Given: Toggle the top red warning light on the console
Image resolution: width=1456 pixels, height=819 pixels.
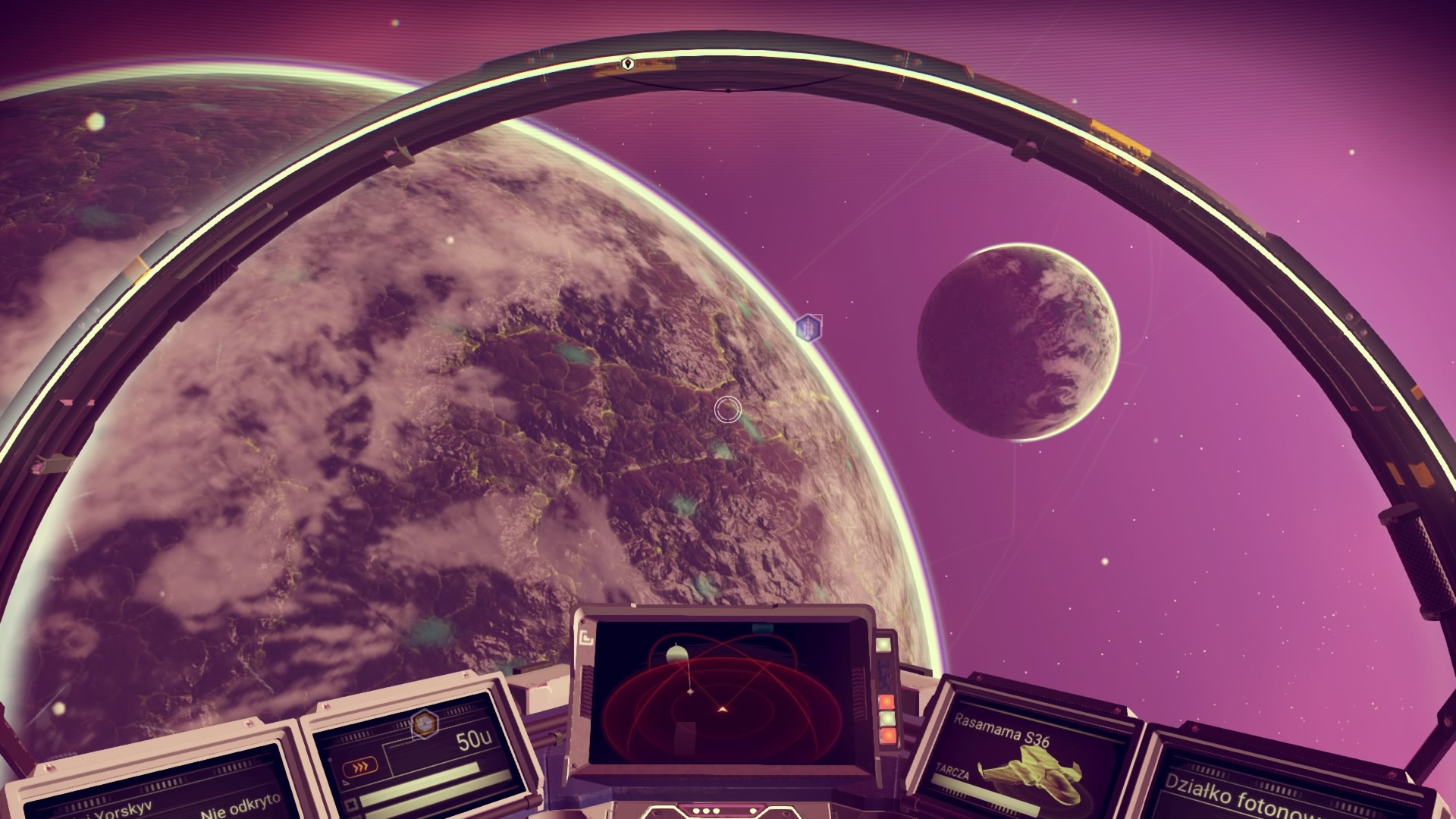Looking at the screenshot, I should tap(886, 702).
